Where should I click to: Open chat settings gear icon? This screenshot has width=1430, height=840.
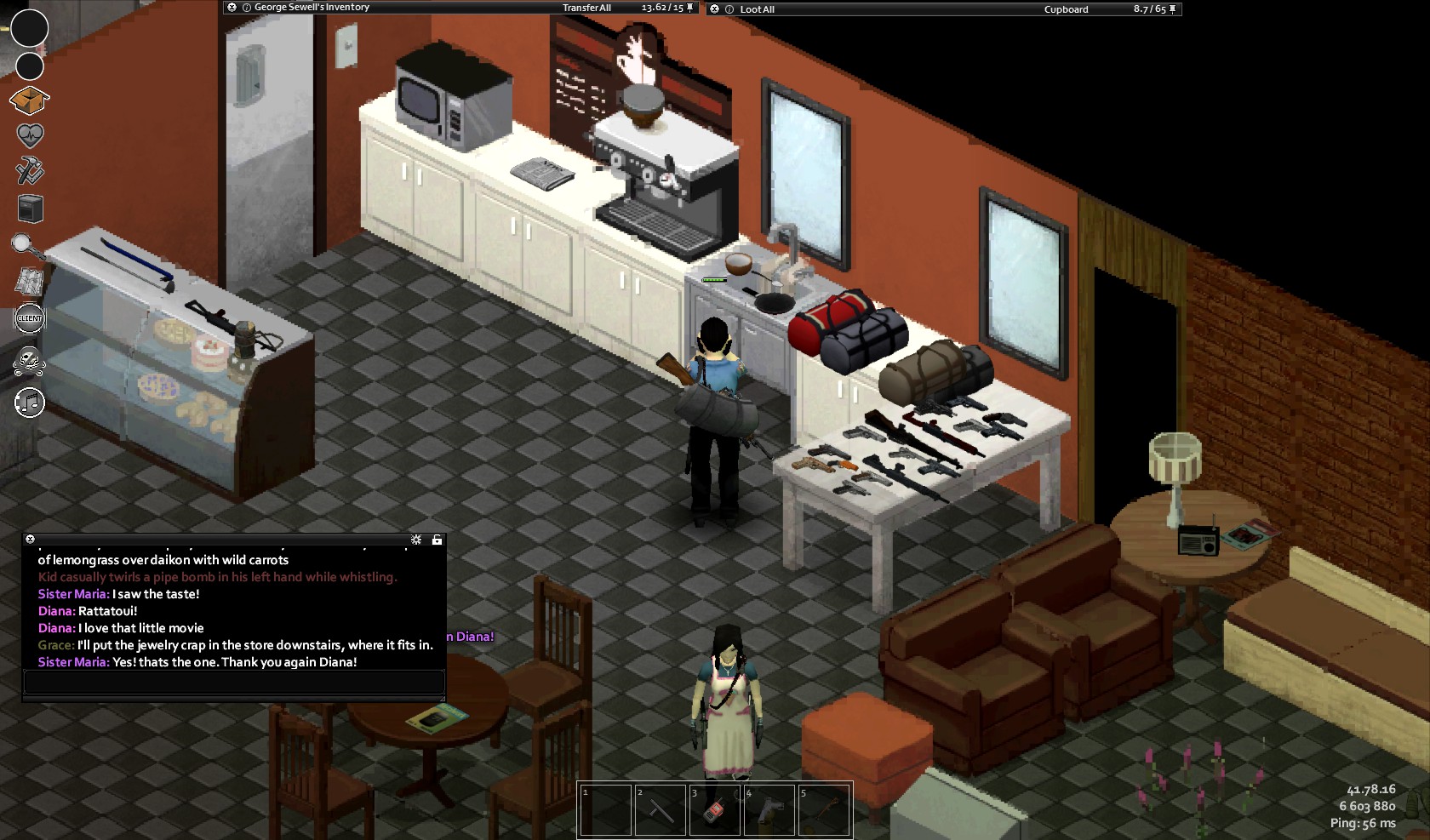point(416,540)
